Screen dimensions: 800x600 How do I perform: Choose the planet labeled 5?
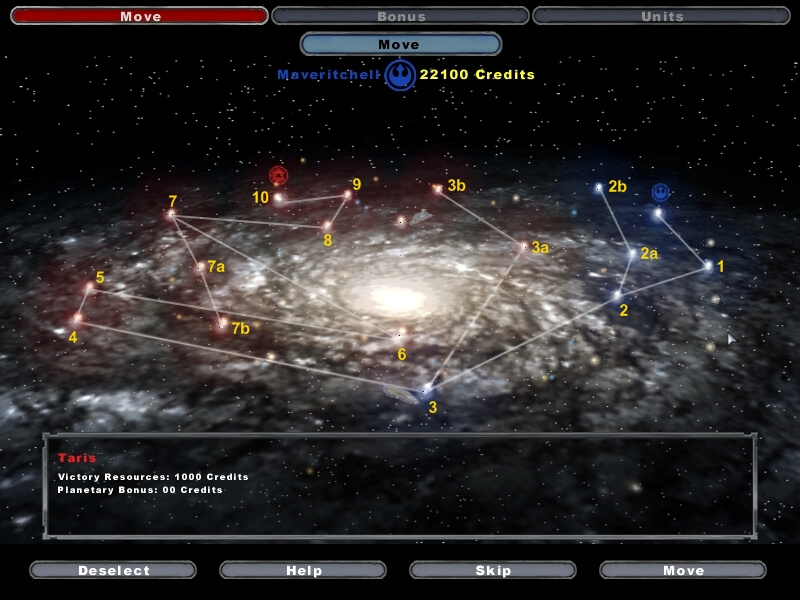[x=90, y=288]
